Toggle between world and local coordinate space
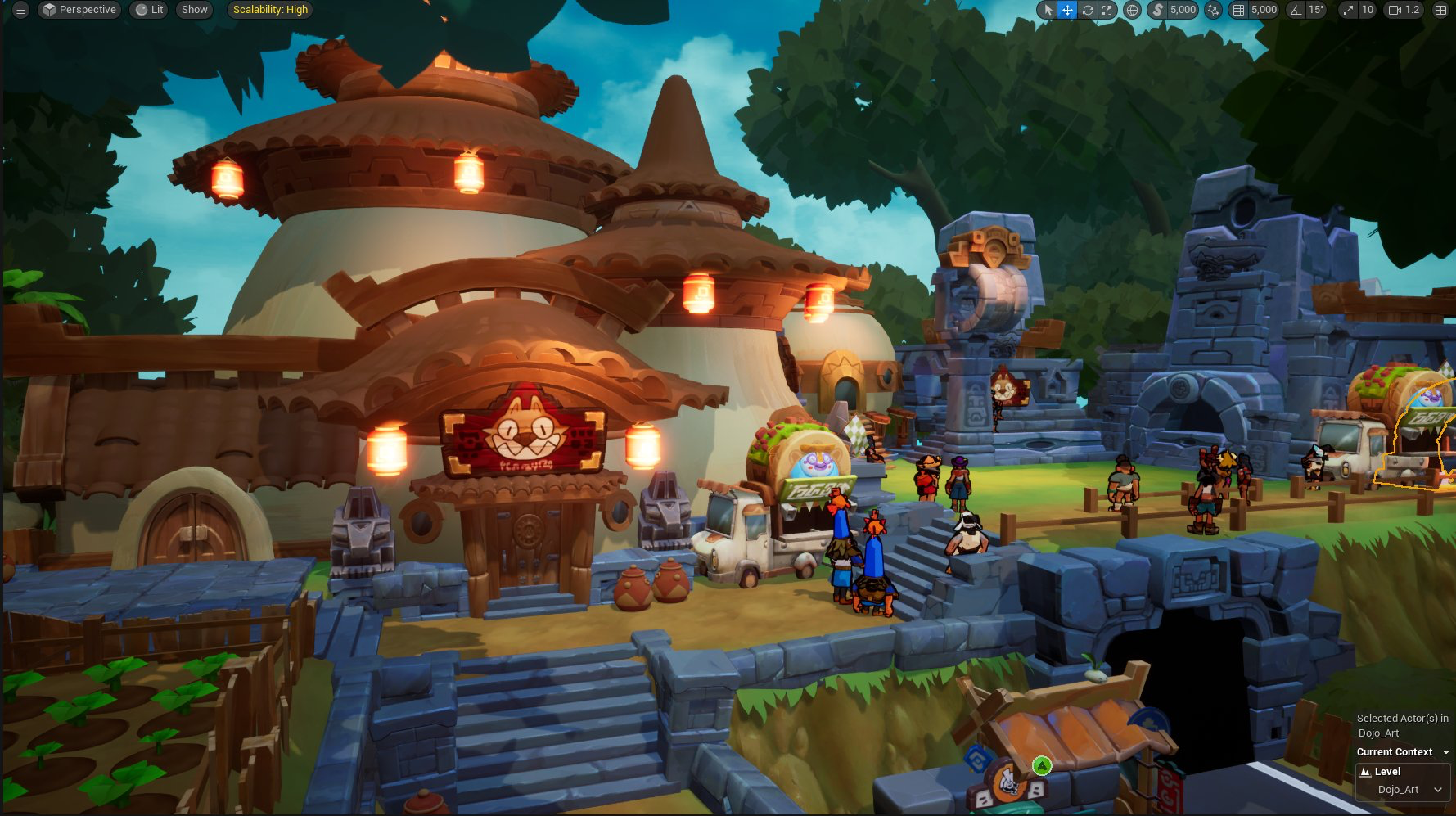1456x816 pixels. pos(1134,10)
